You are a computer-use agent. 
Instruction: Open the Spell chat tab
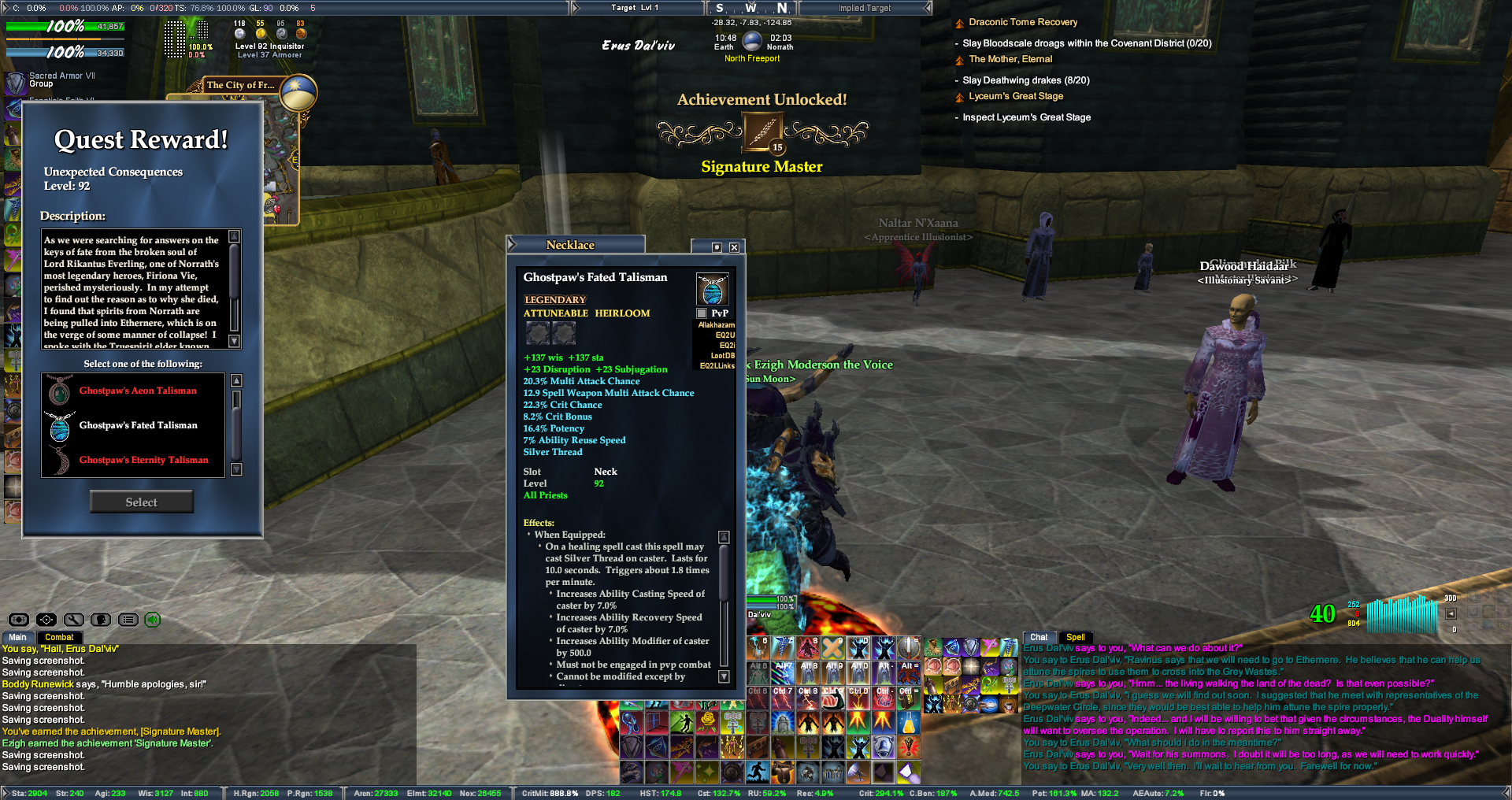click(x=1076, y=638)
